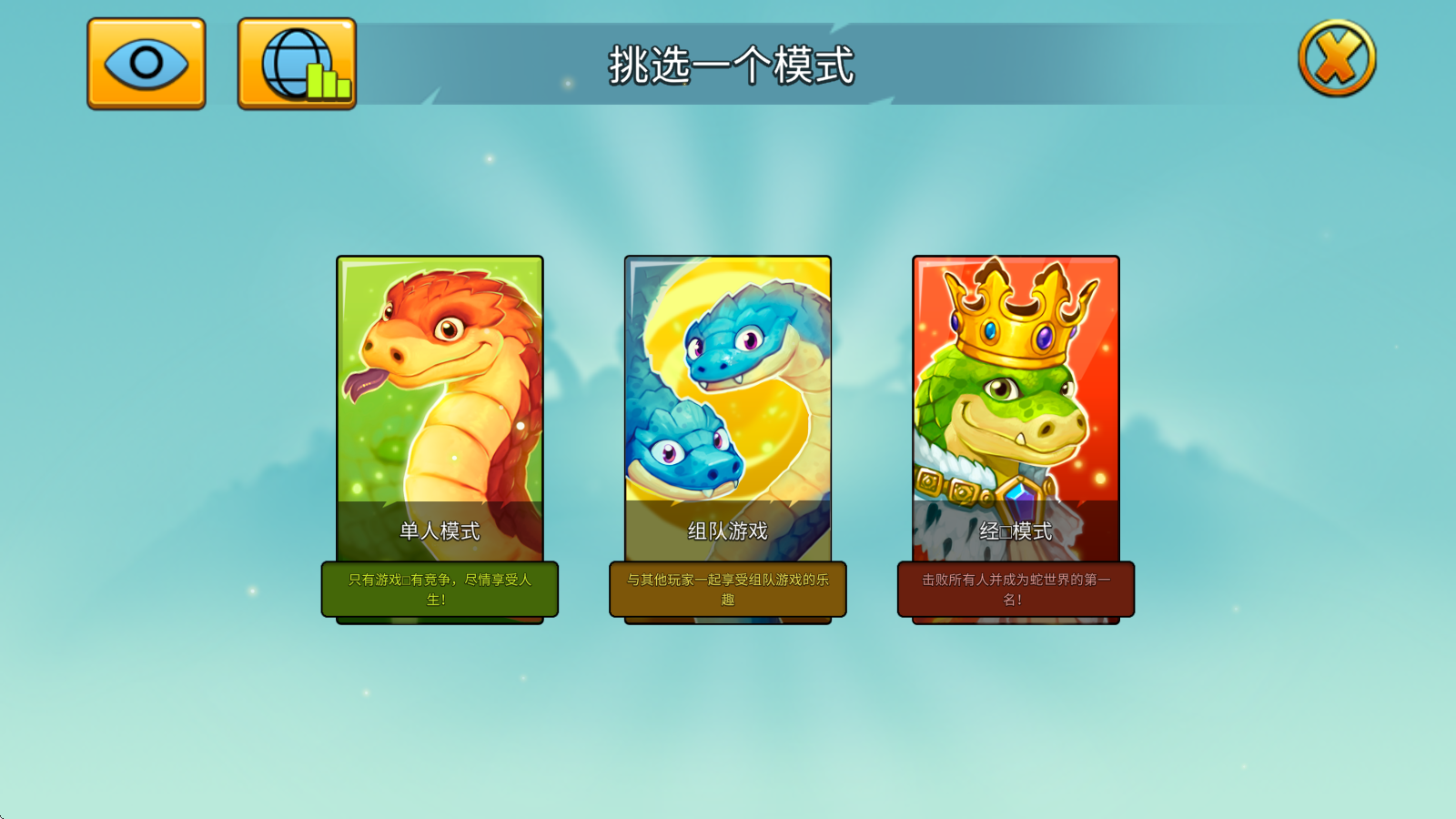Pick the classic mode on the red card

[1015, 528]
